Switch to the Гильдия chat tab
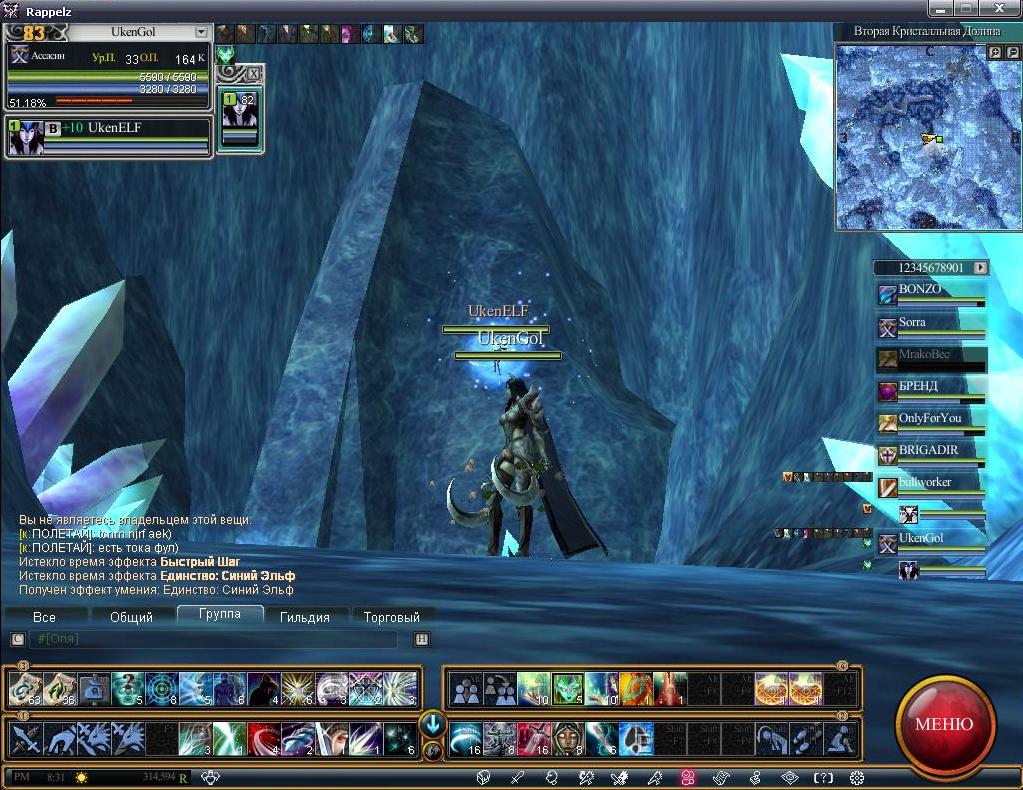The height and width of the screenshot is (790, 1023). (x=304, y=617)
